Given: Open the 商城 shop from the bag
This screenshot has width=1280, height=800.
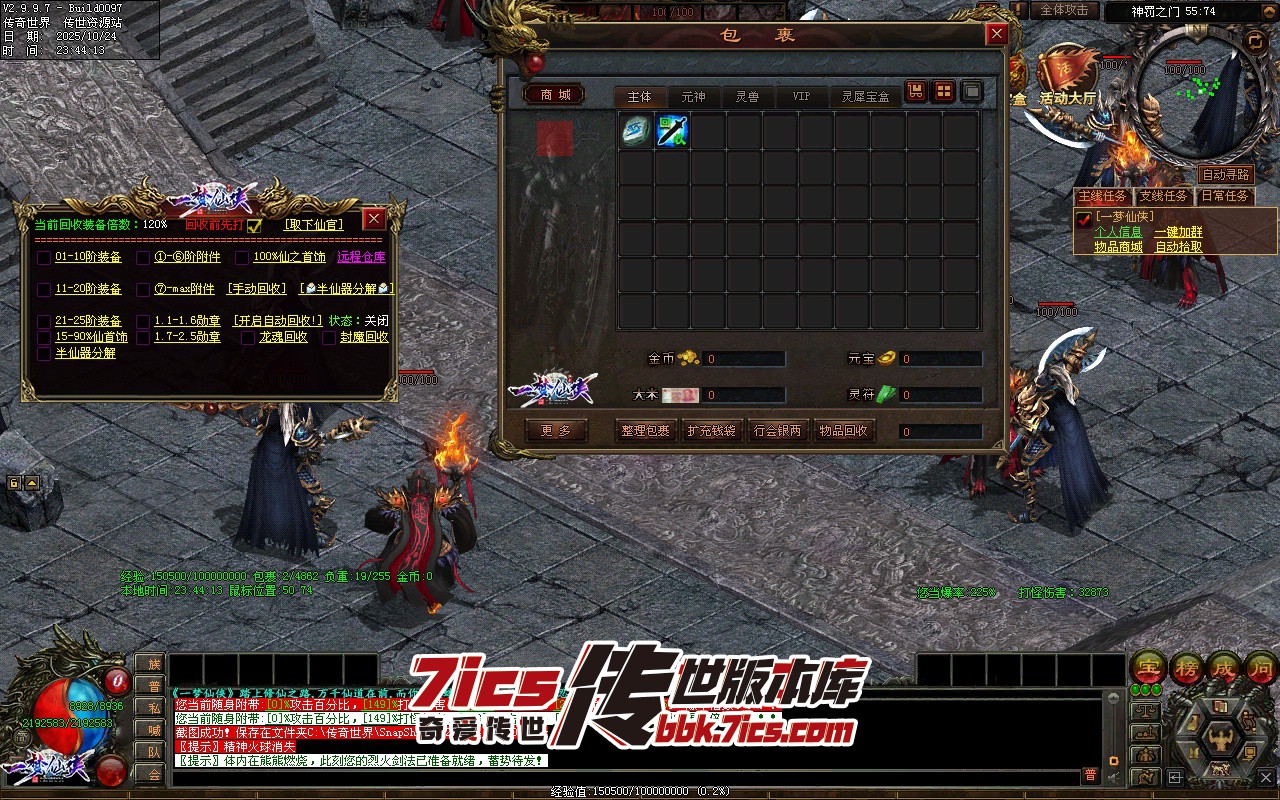Looking at the screenshot, I should pyautogui.click(x=555, y=95).
